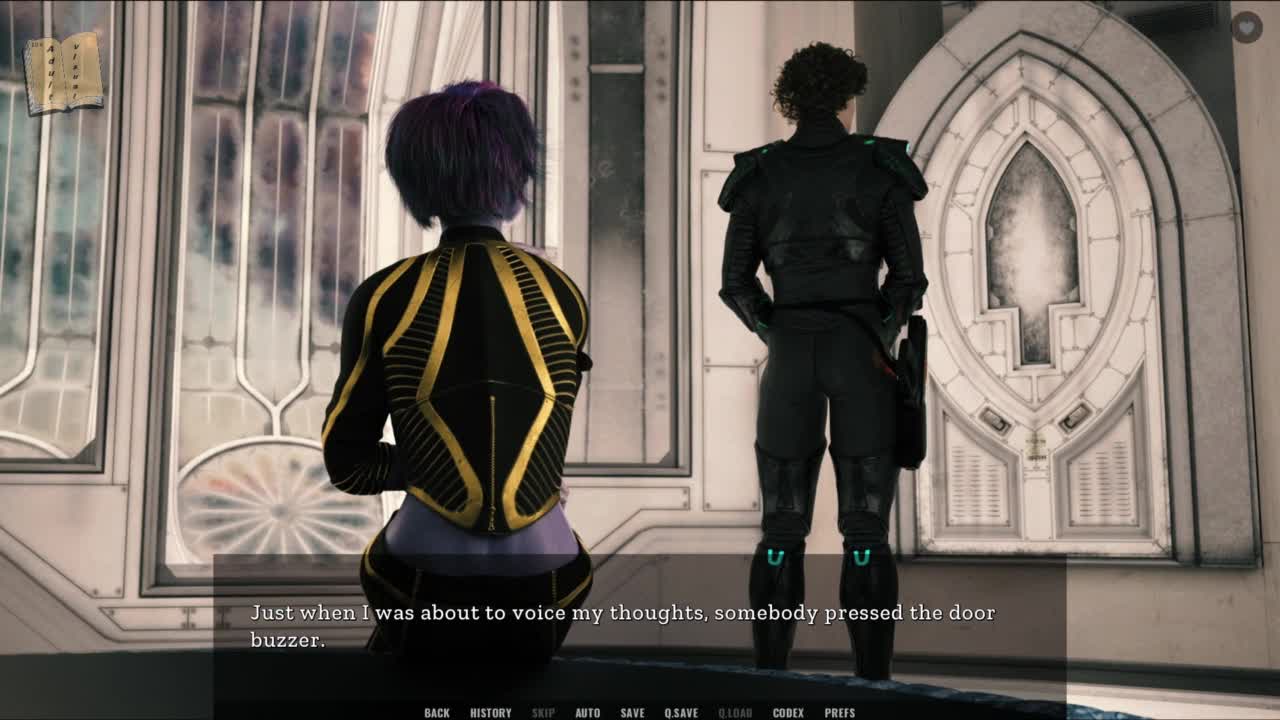Open the CODEX
This screenshot has height=720, width=1280.
[x=788, y=713]
